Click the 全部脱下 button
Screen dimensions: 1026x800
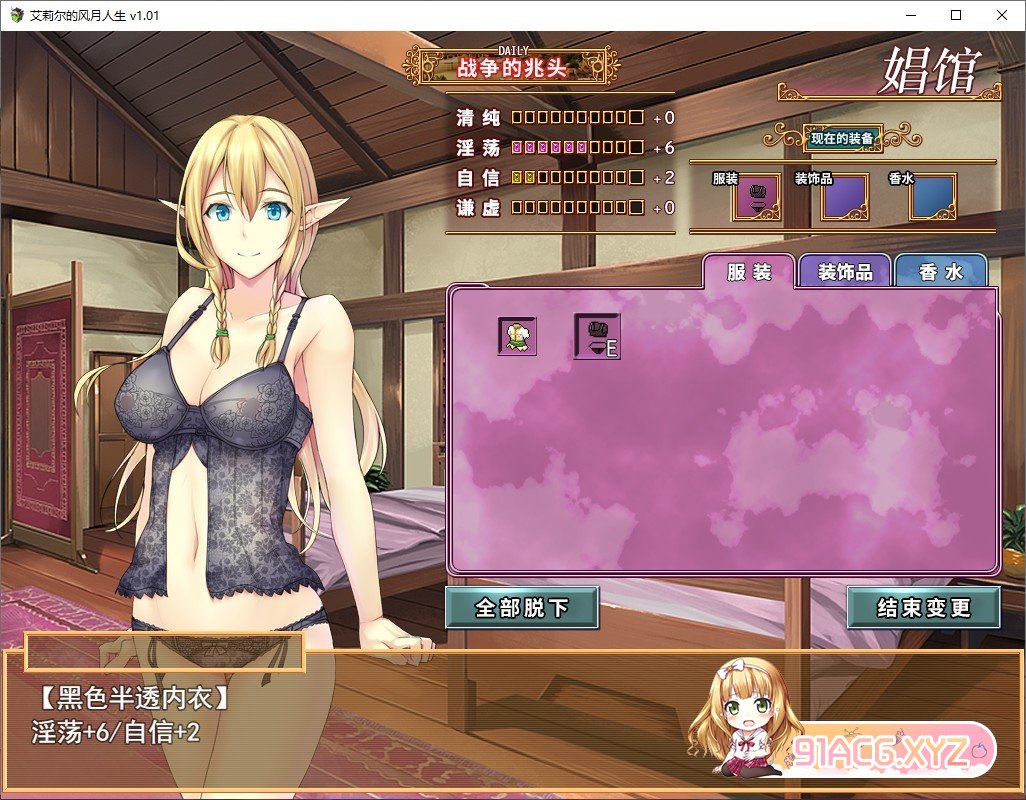522,608
